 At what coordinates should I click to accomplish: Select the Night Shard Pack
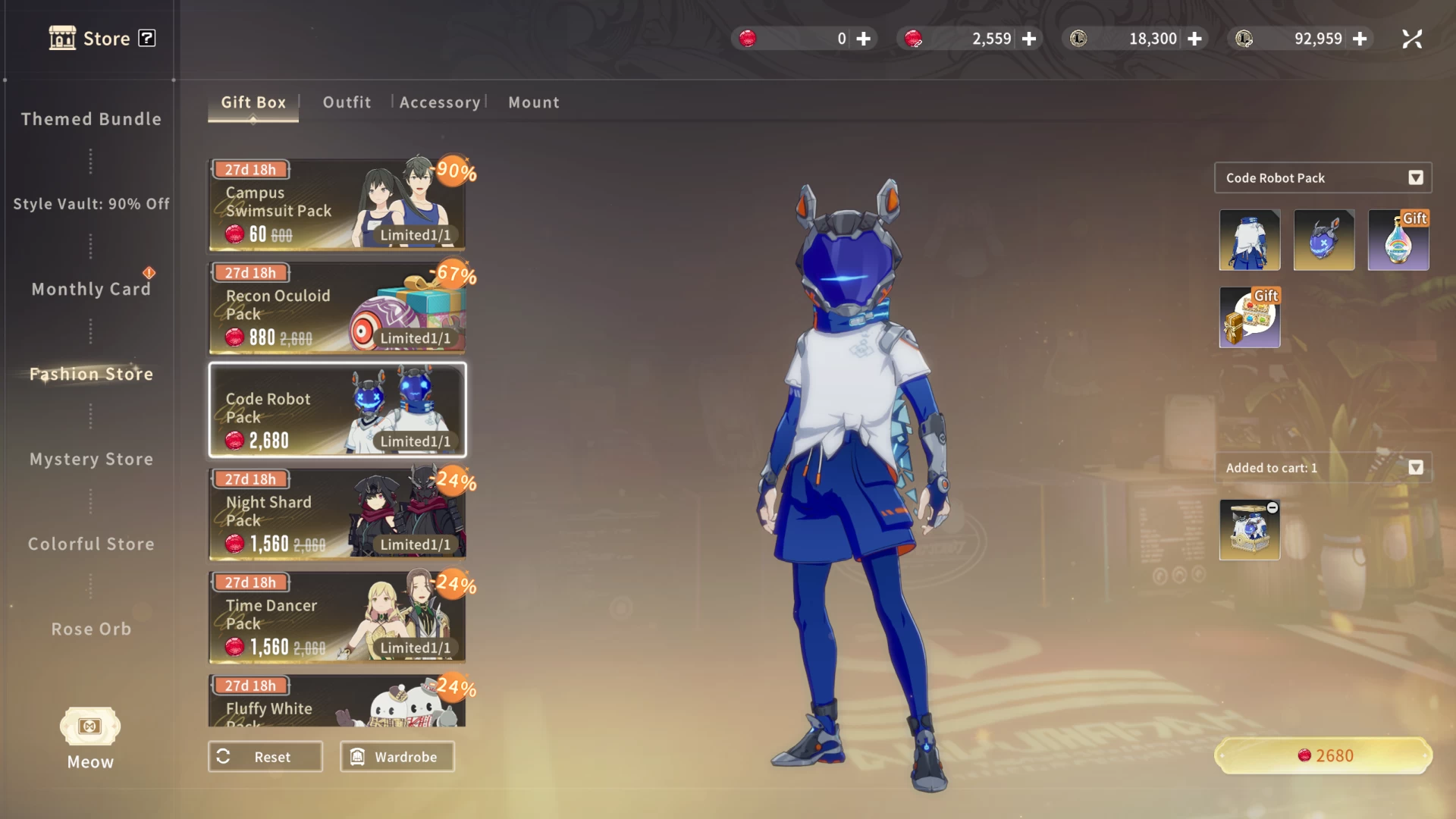[x=337, y=514]
